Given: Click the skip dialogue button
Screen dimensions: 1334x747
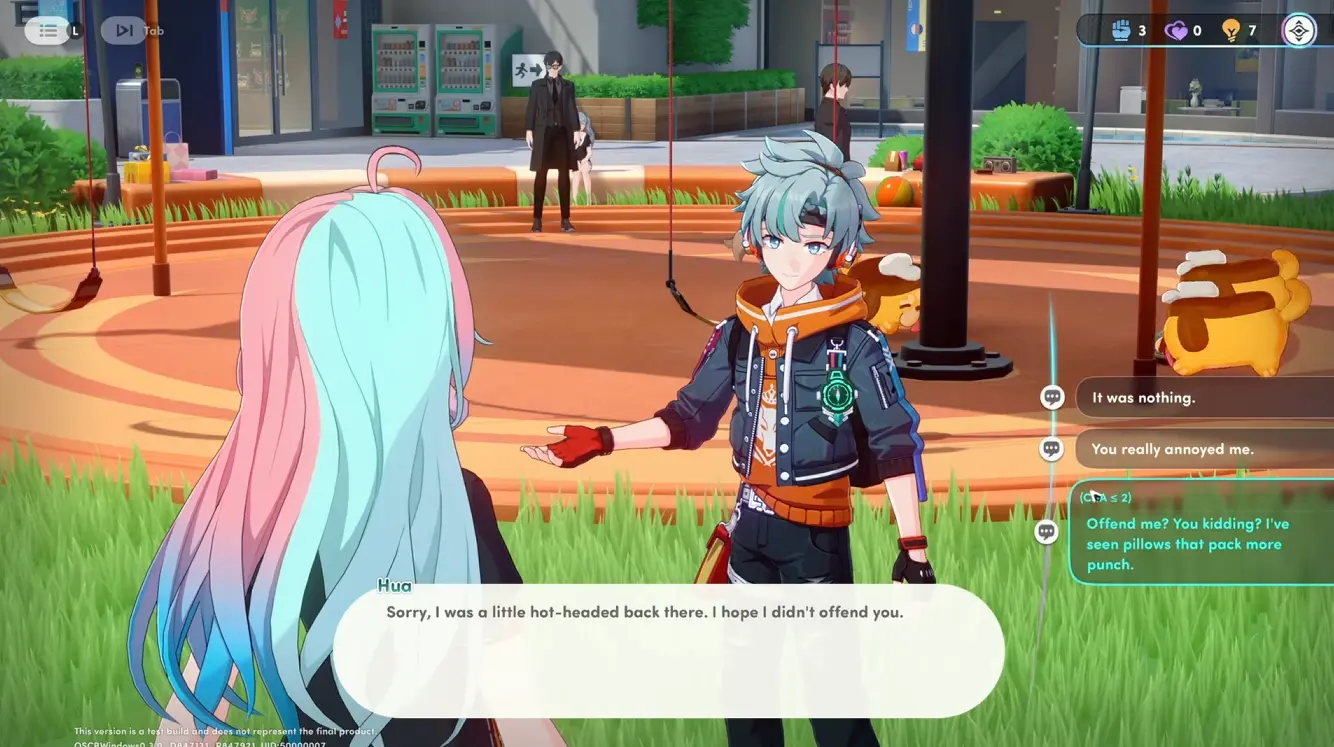Looking at the screenshot, I should point(124,31).
